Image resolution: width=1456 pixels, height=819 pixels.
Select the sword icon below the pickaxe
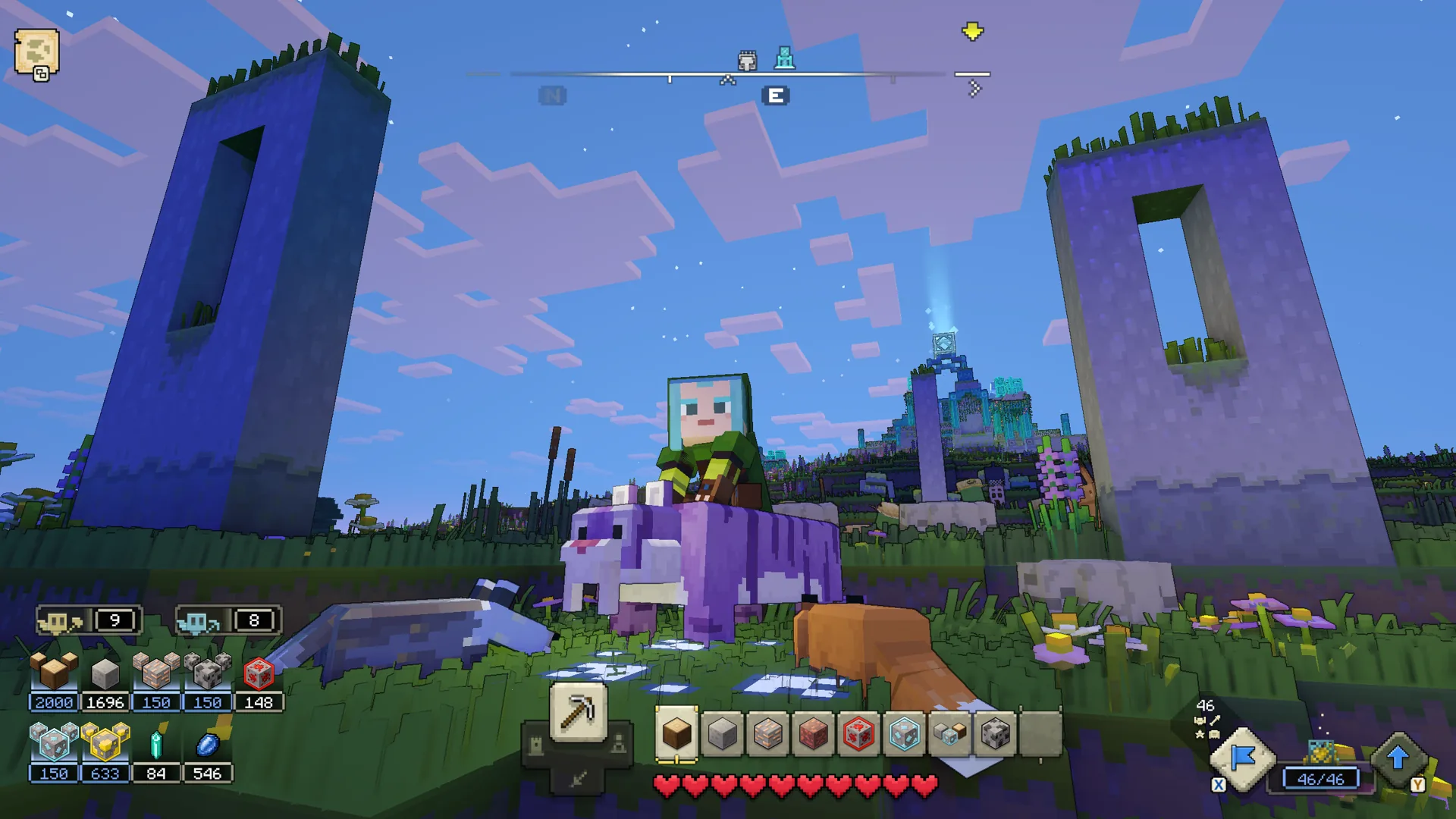577,780
